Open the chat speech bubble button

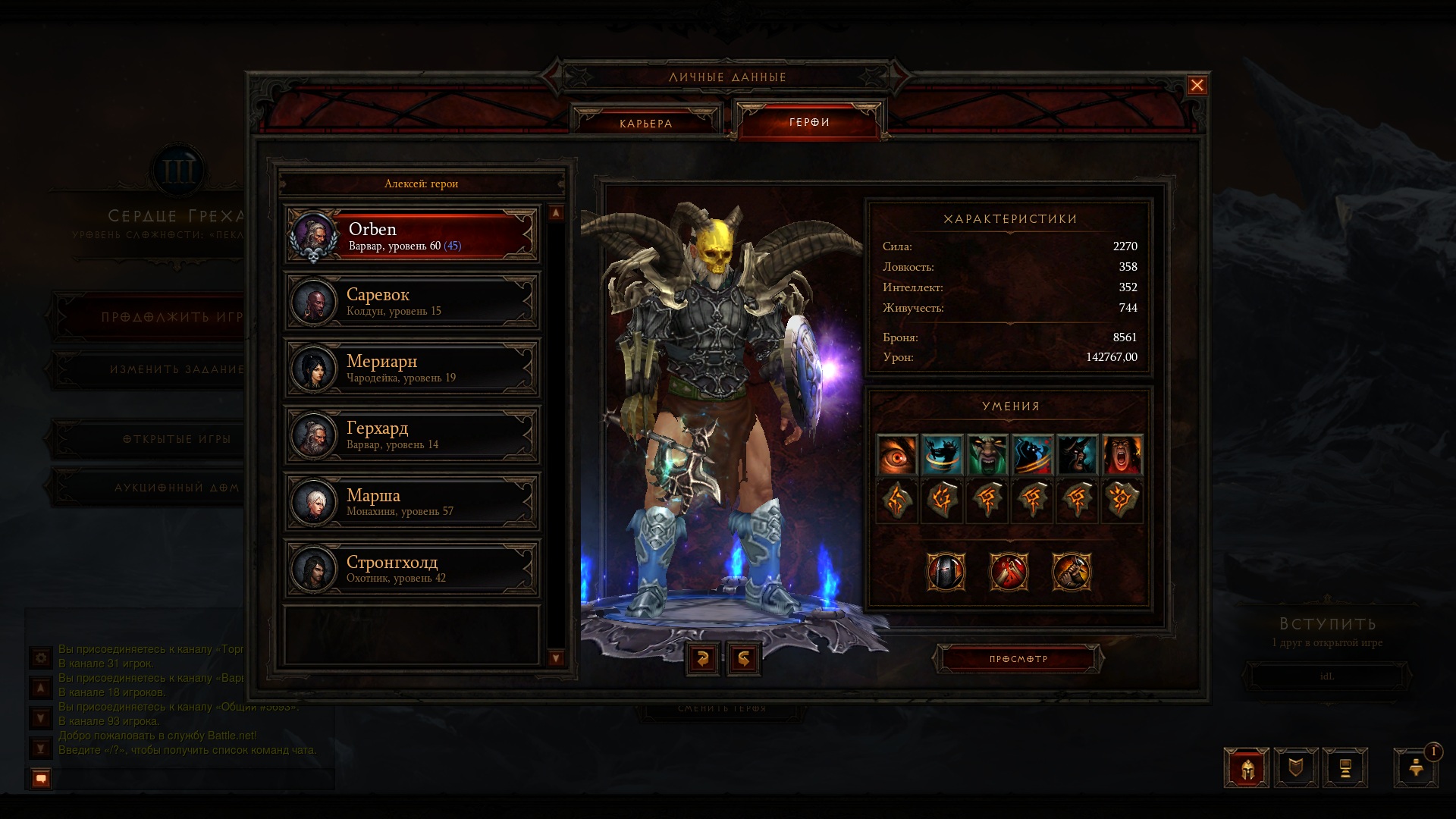[41, 778]
